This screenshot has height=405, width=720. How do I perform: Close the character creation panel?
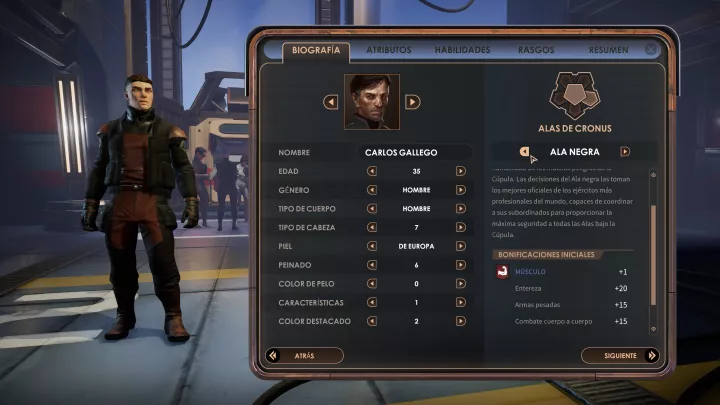tap(652, 48)
